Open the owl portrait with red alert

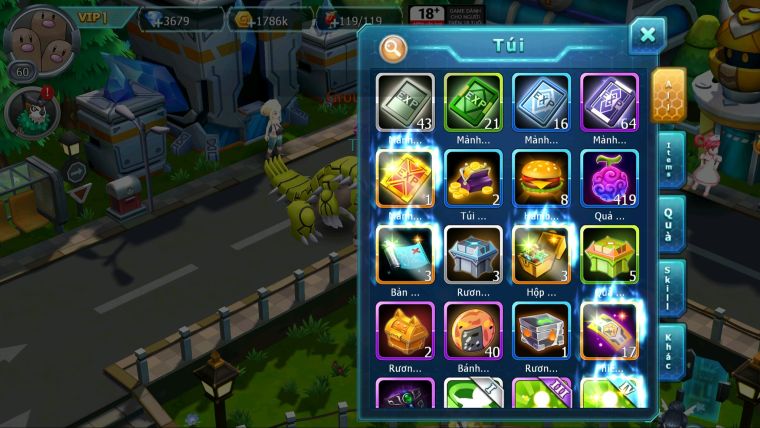[28, 112]
